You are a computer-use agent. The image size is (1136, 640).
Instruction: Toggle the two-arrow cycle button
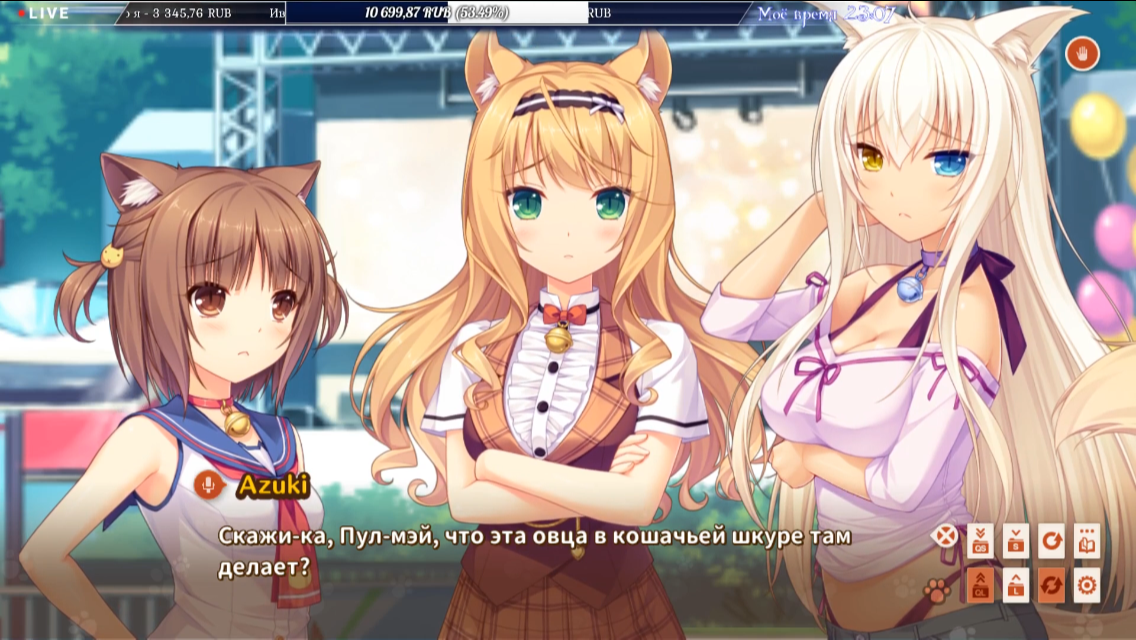coord(1051,585)
